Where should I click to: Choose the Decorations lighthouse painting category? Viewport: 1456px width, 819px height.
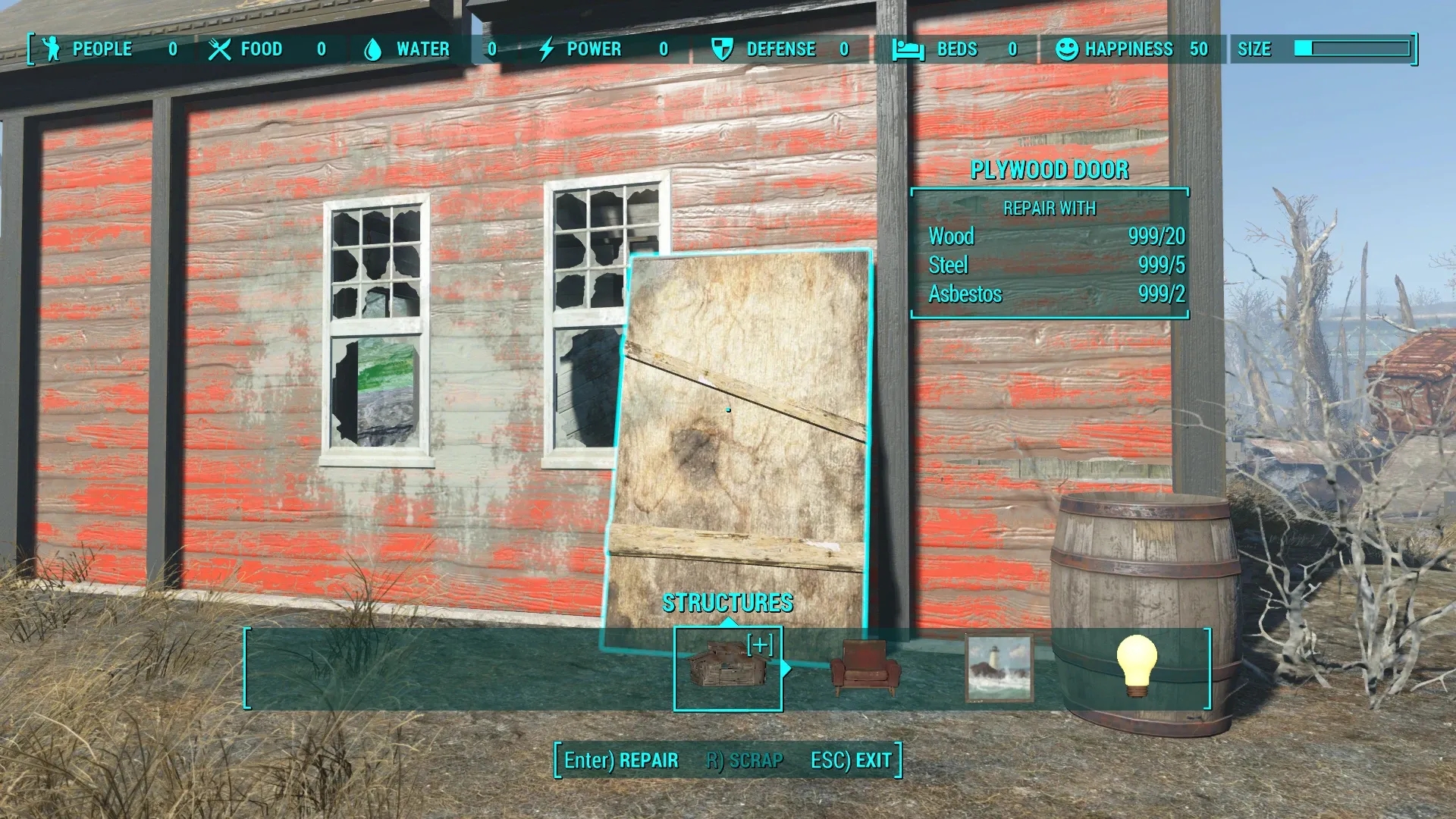pos(999,668)
